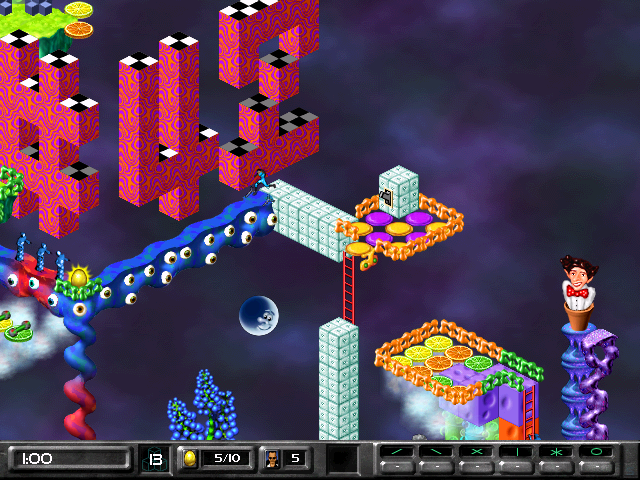The height and width of the screenshot is (480, 640).
Task: Activate the green X symbol button
Action: (476, 453)
